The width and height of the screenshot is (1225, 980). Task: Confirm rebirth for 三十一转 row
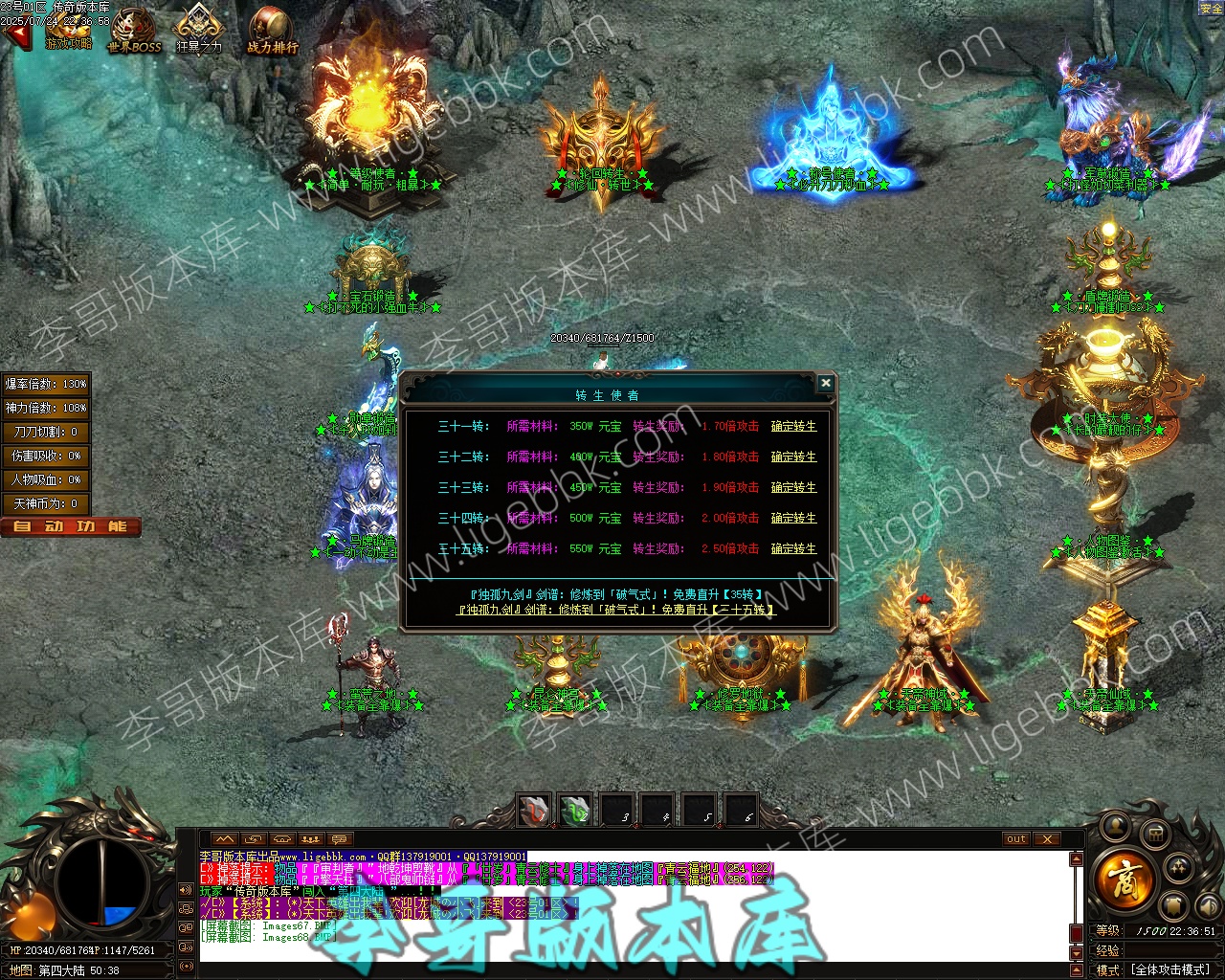pos(793,427)
